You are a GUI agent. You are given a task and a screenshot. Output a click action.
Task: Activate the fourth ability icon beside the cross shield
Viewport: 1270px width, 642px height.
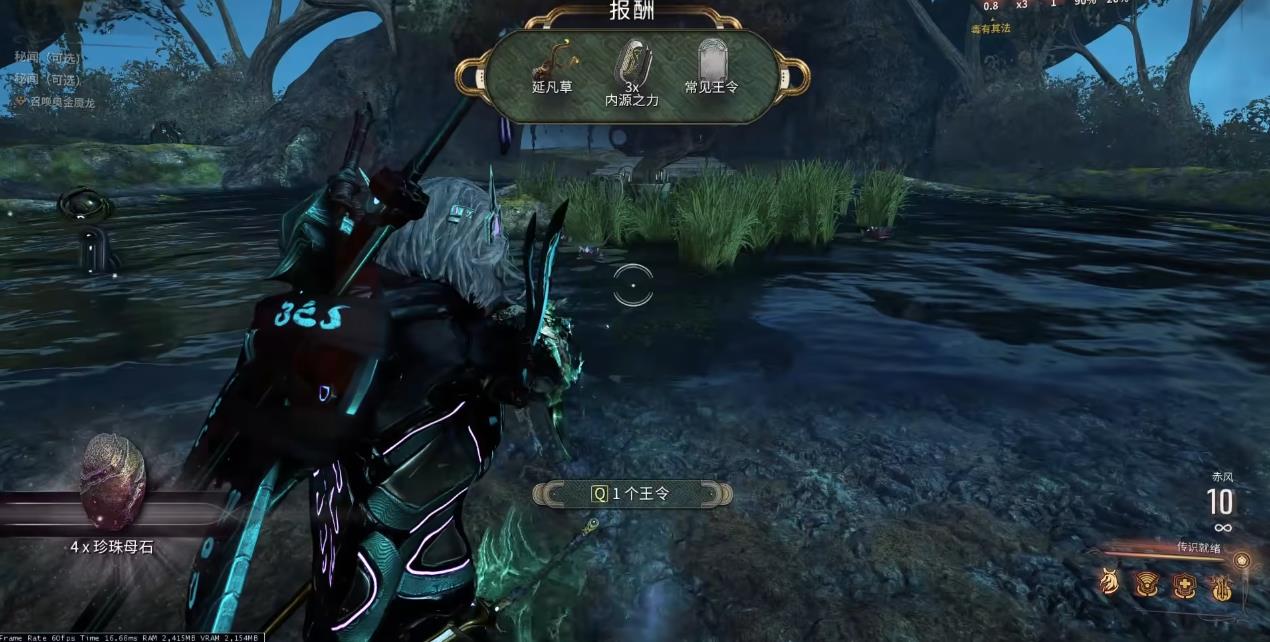(1221, 586)
